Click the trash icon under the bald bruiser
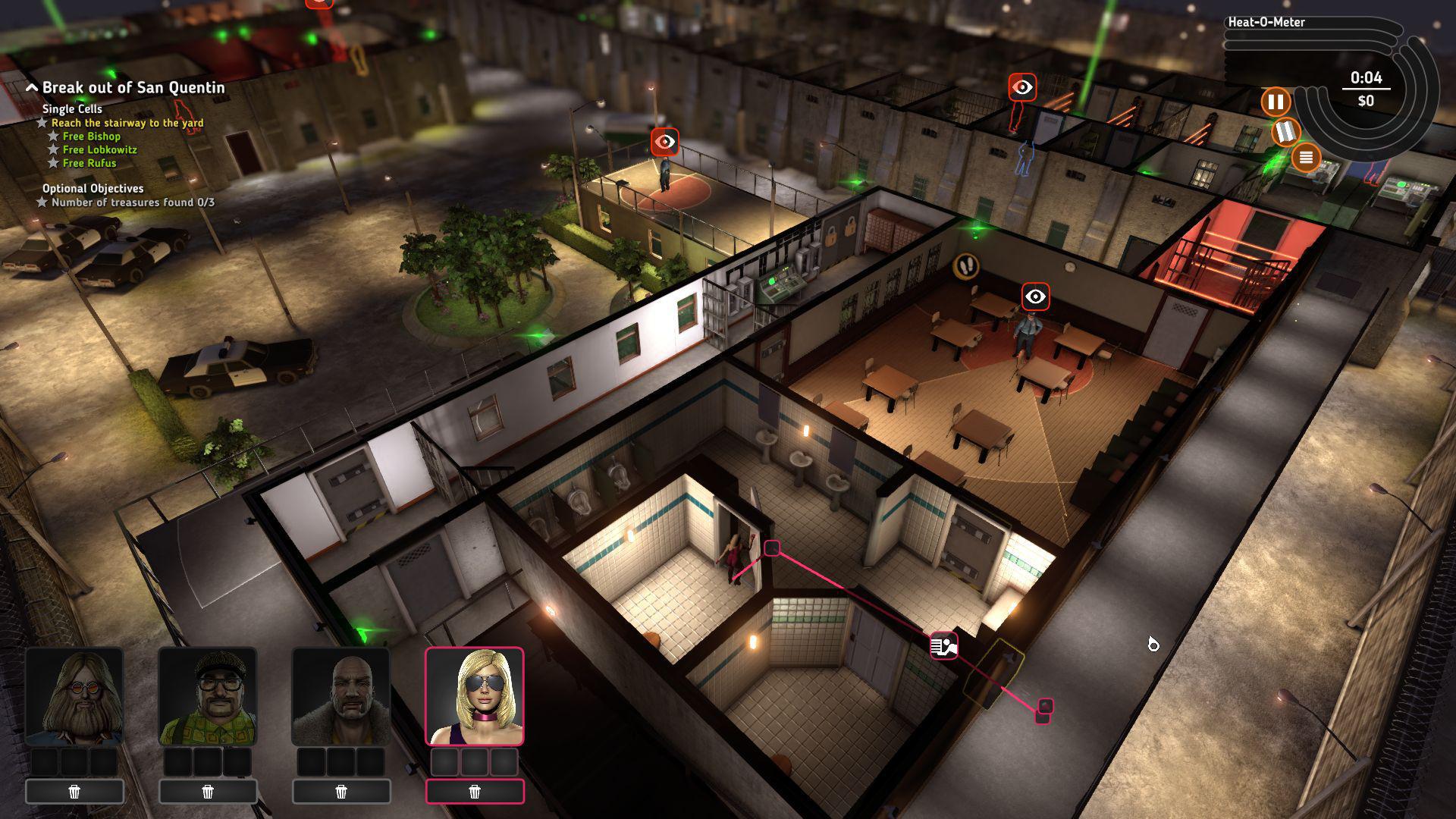The width and height of the screenshot is (1456, 819). click(342, 791)
